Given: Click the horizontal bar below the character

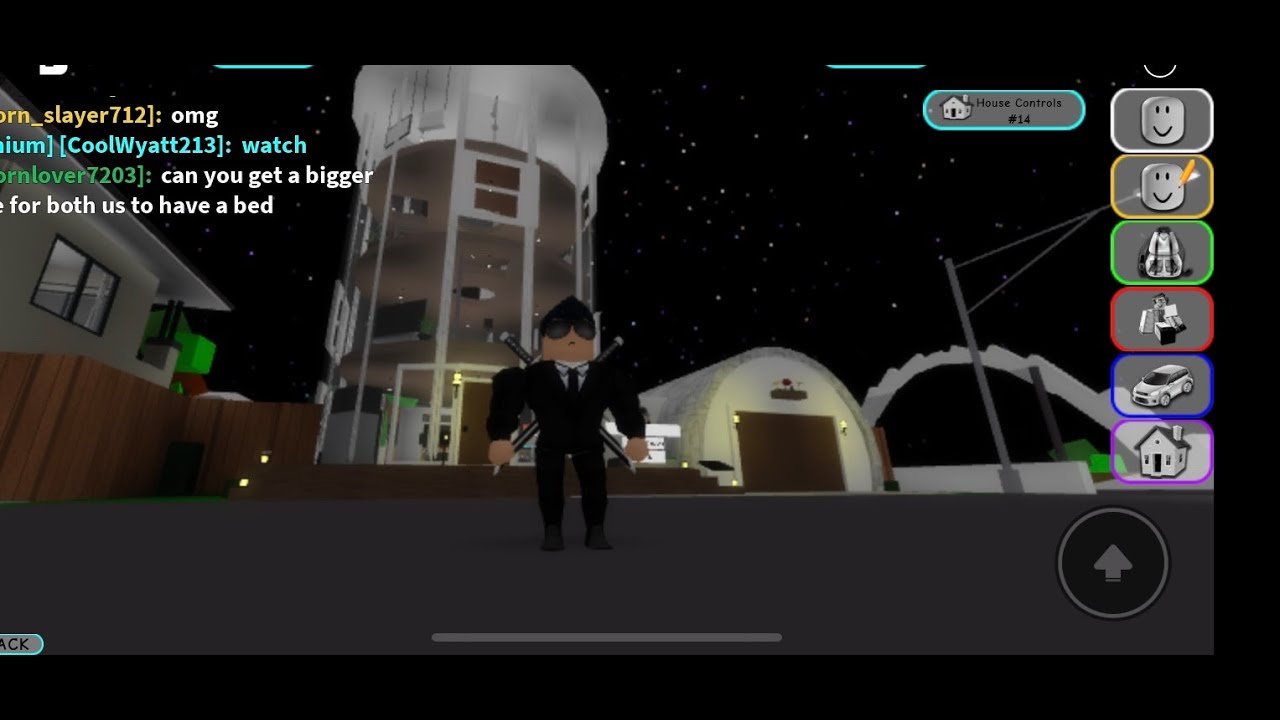Looking at the screenshot, I should [x=605, y=637].
